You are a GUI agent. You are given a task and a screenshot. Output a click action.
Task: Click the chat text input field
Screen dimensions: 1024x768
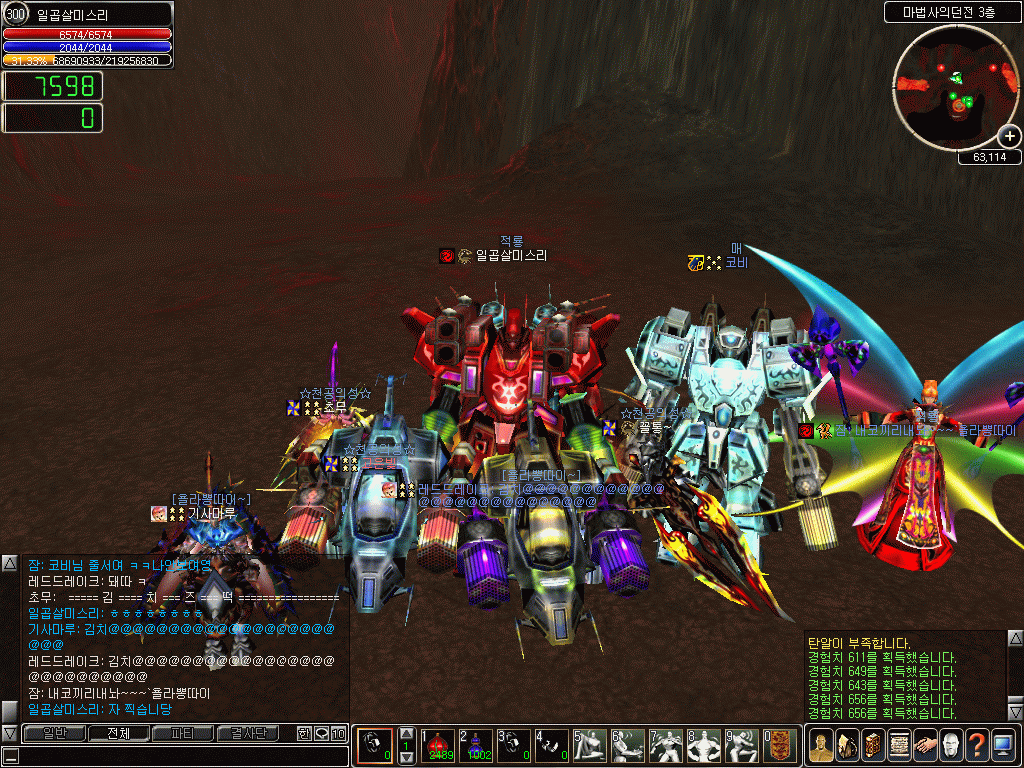click(180, 756)
